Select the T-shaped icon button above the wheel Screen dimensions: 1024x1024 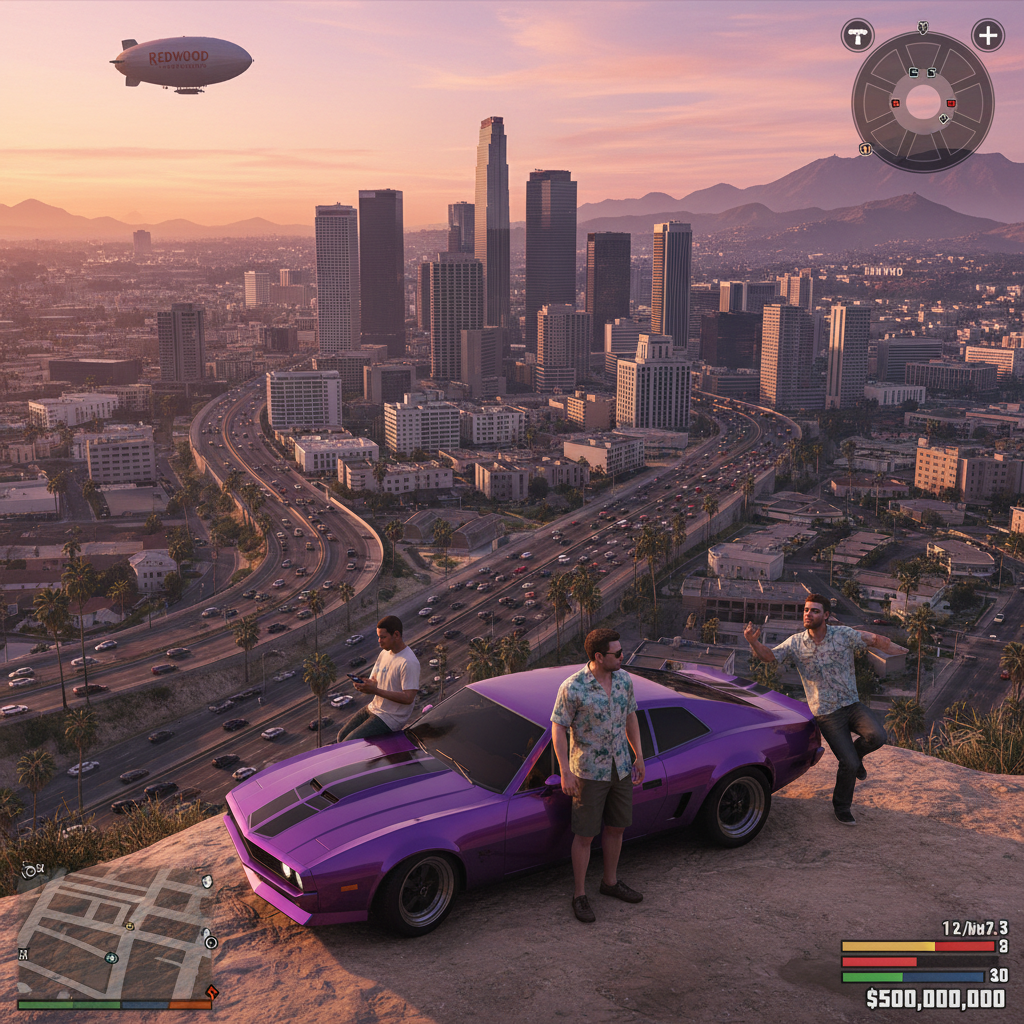tap(857, 35)
